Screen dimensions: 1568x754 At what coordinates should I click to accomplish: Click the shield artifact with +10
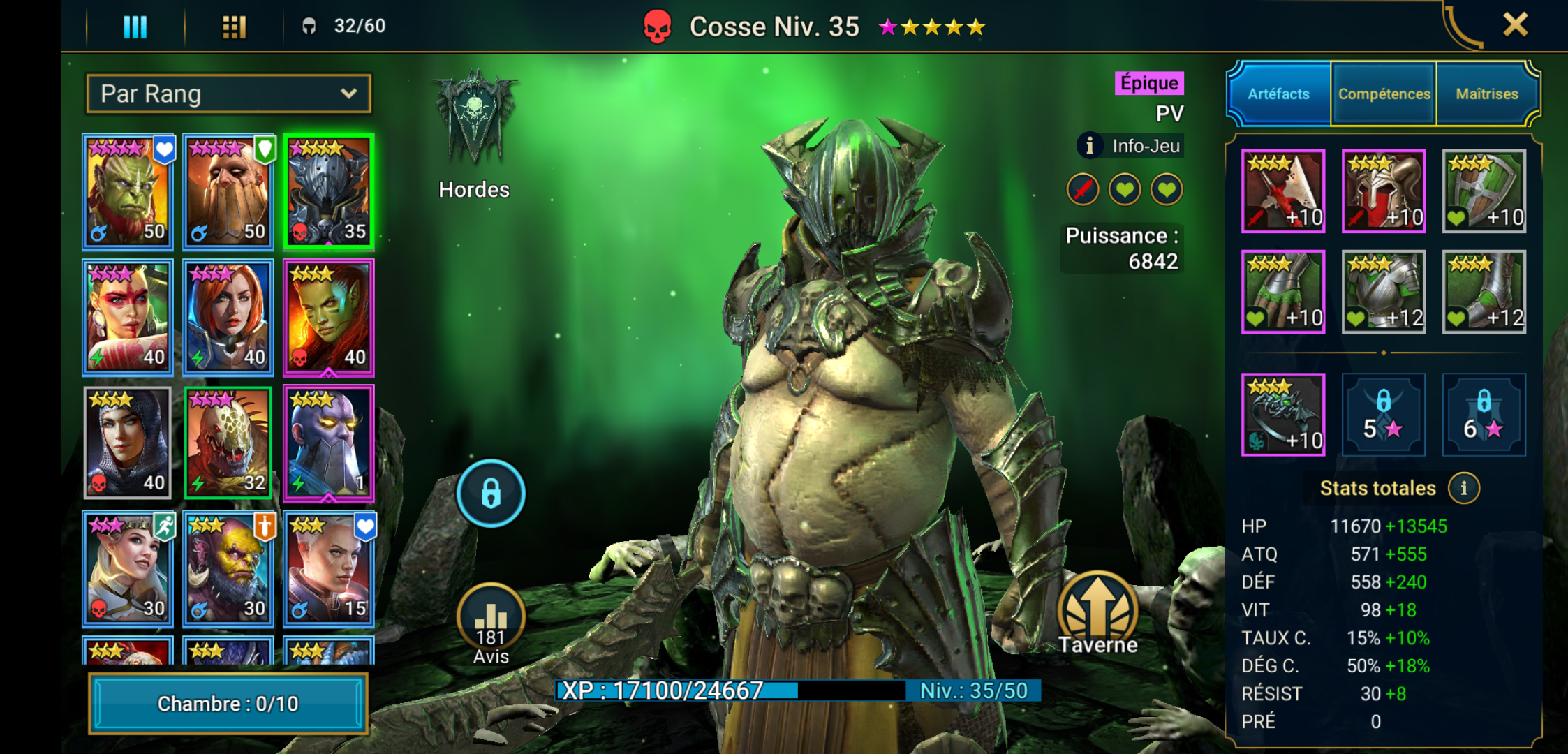(1484, 192)
